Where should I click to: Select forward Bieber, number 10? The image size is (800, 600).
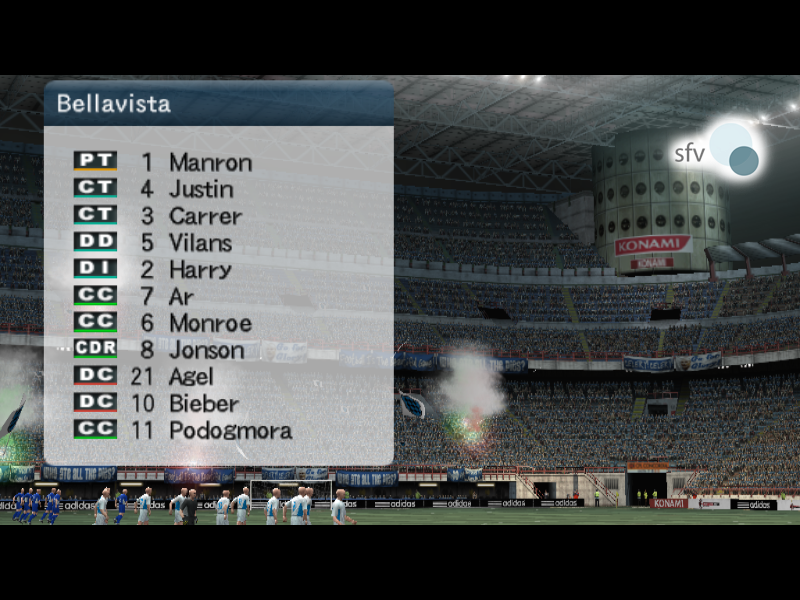tap(204, 404)
